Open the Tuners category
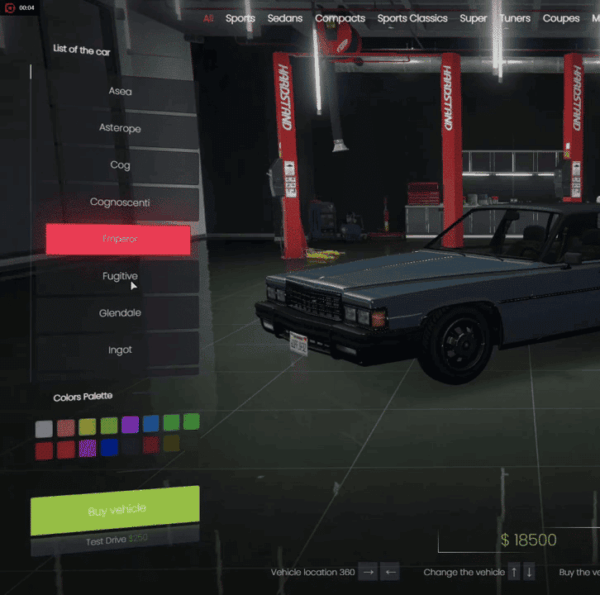This screenshot has width=600, height=595. [x=515, y=18]
